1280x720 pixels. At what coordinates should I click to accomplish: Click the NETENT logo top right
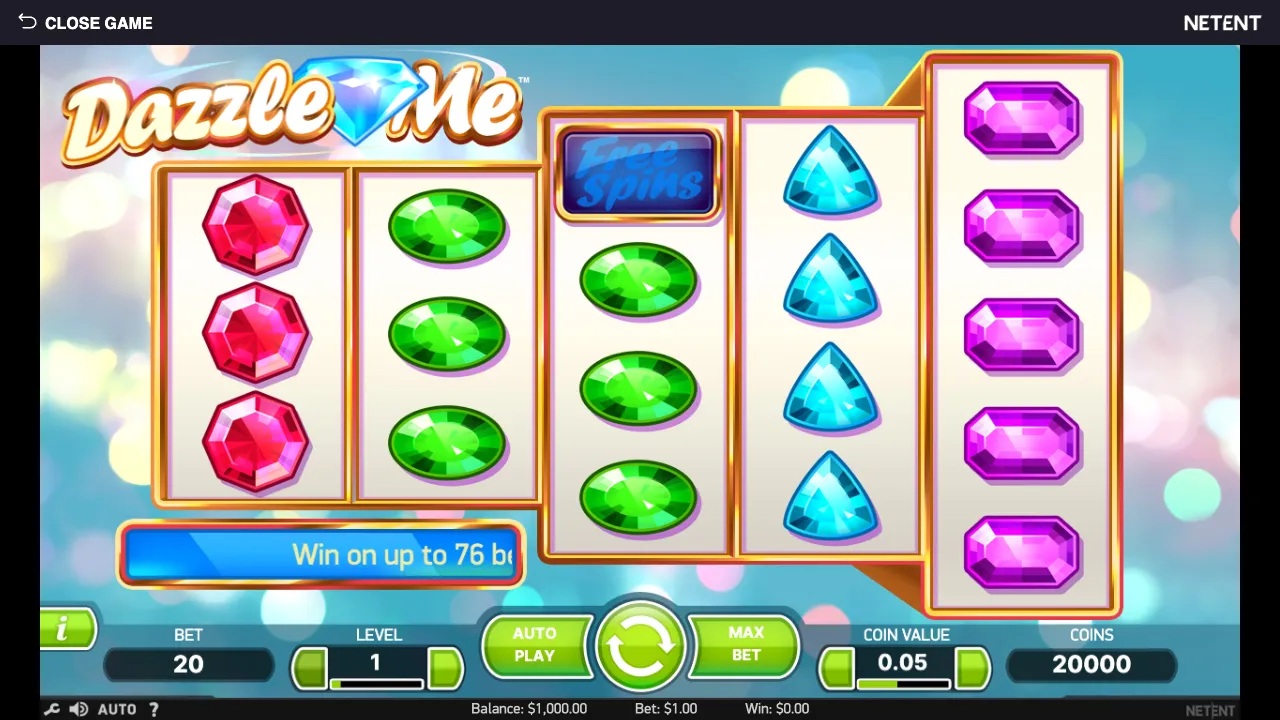click(x=1222, y=22)
